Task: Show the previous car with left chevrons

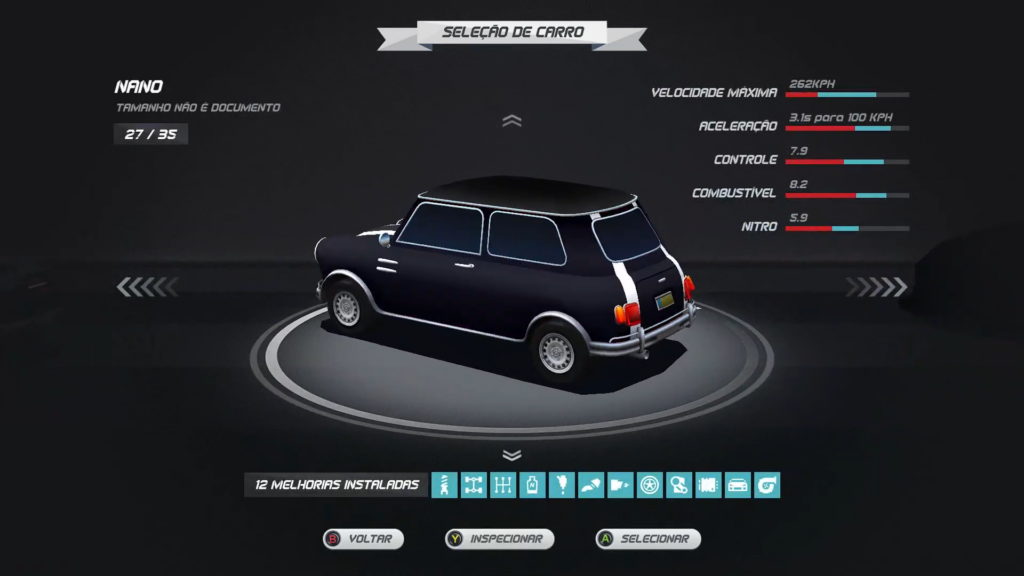Action: click(x=147, y=288)
